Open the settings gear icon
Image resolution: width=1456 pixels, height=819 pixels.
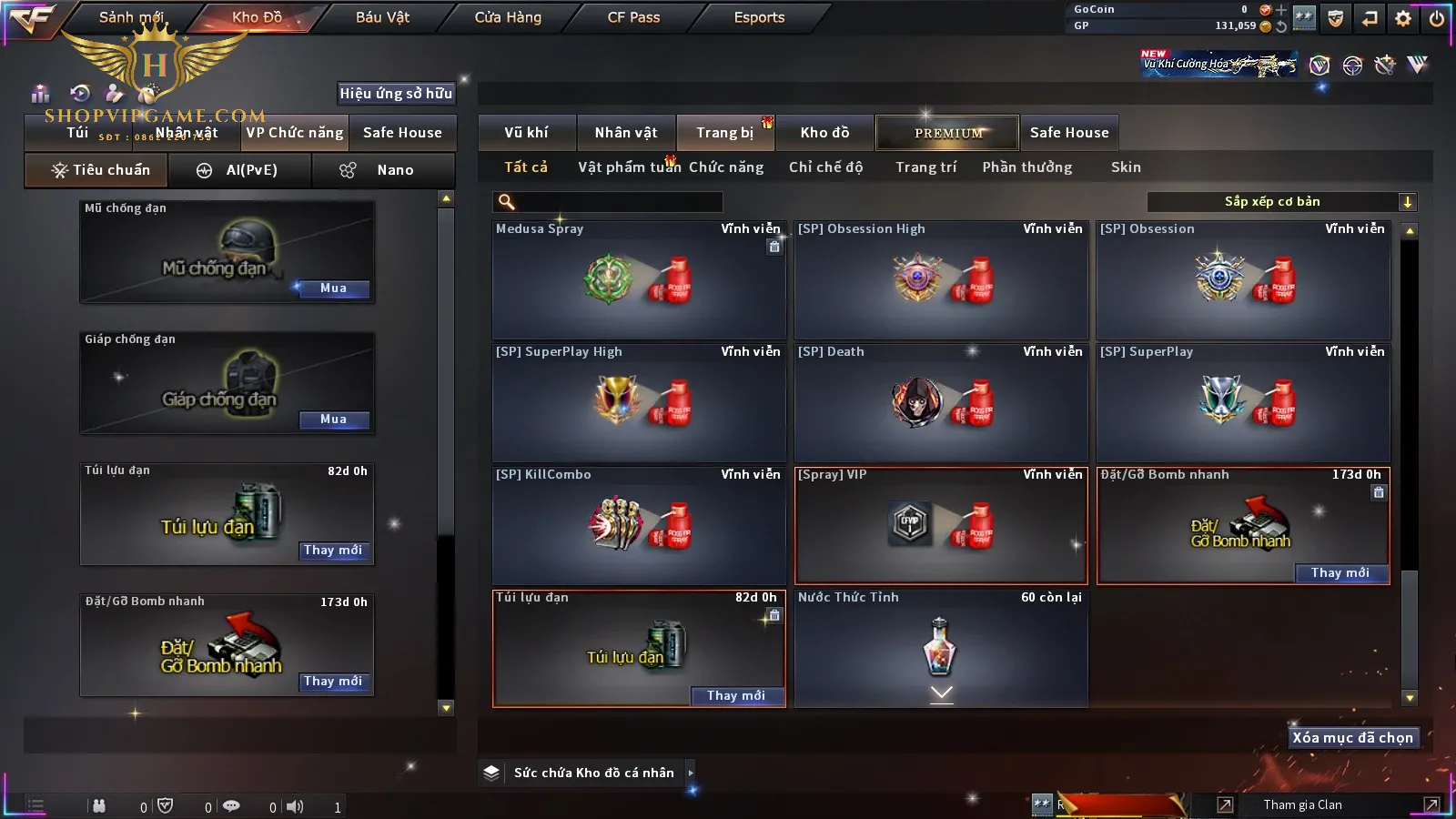pyautogui.click(x=1403, y=18)
